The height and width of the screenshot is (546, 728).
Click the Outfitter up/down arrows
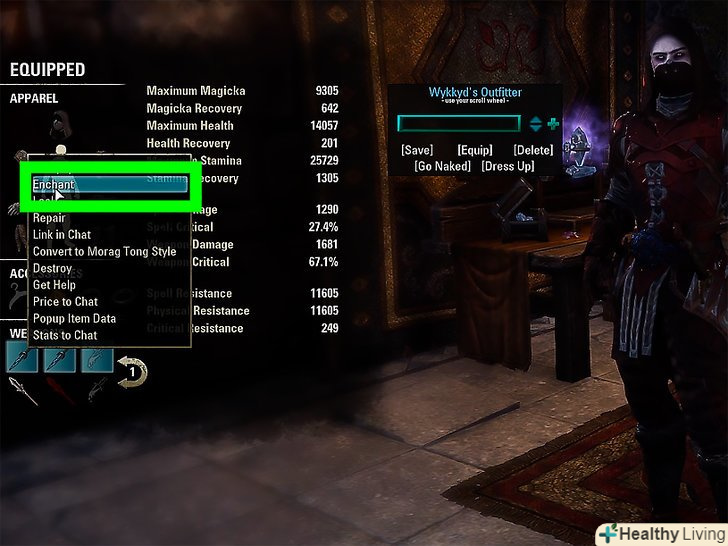tap(536, 124)
